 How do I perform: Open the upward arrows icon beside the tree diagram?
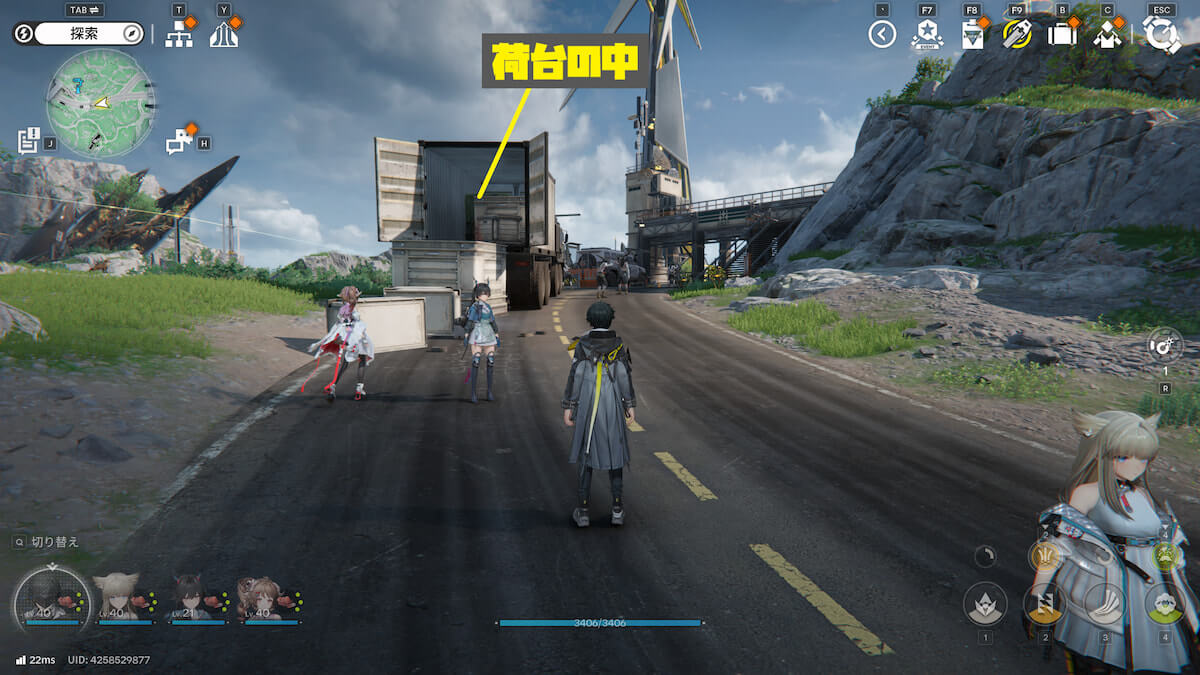point(223,35)
